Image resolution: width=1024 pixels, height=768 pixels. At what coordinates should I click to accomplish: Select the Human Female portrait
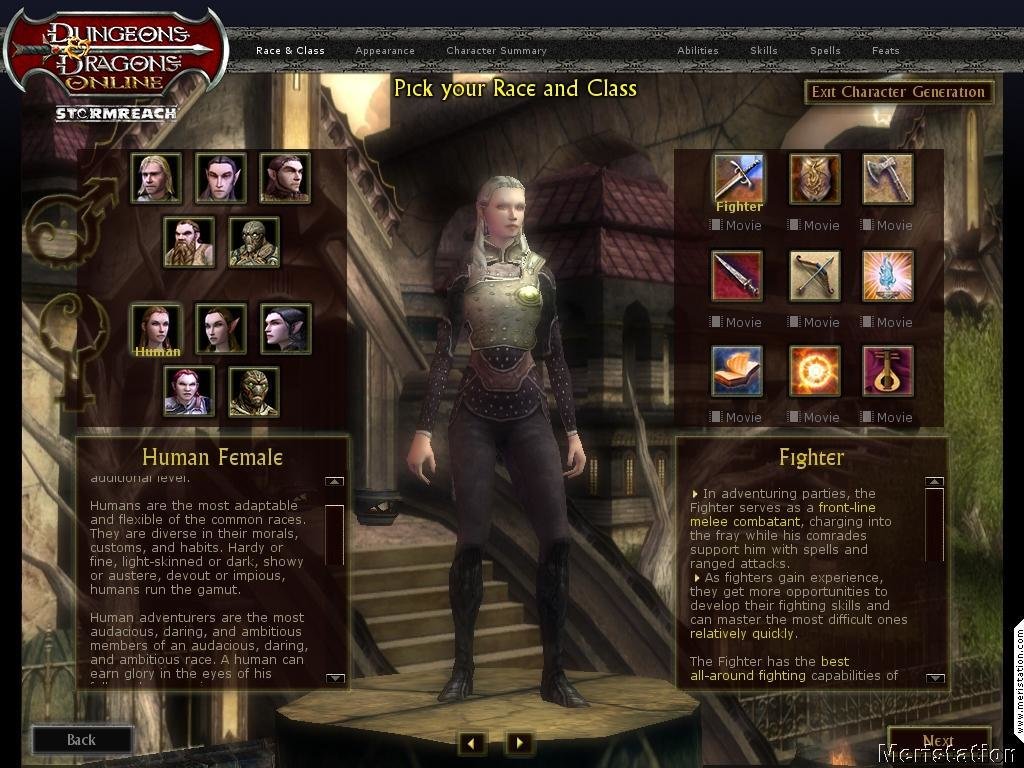point(156,327)
